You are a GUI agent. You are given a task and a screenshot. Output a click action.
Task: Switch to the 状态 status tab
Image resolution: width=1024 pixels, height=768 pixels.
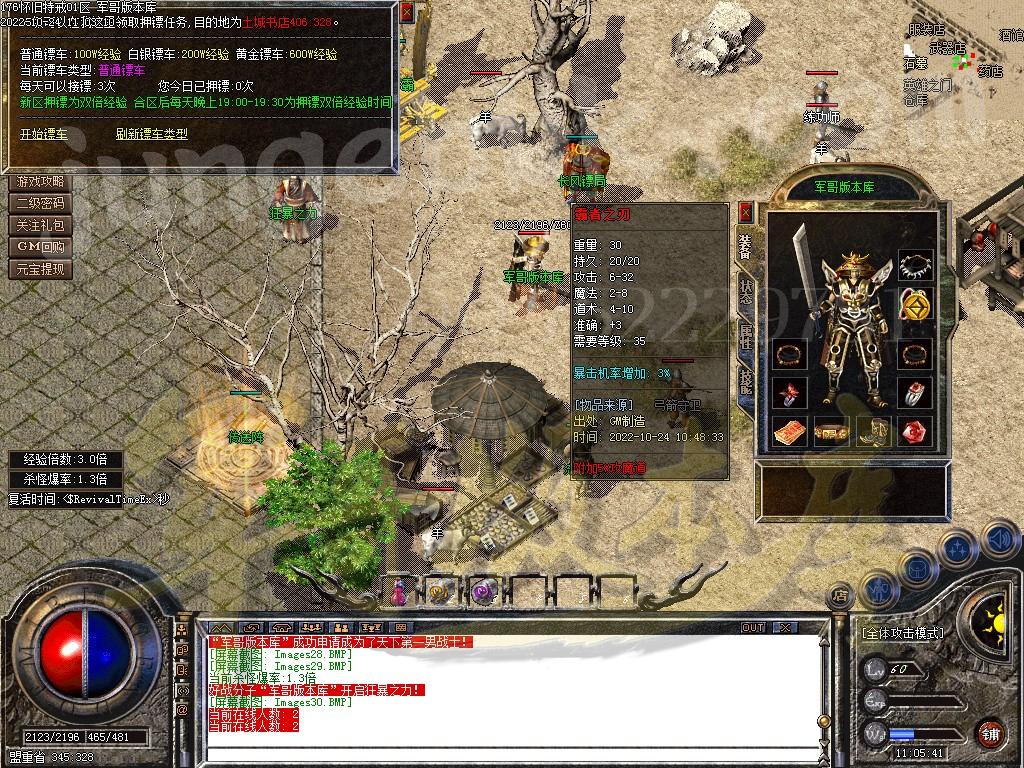745,291
